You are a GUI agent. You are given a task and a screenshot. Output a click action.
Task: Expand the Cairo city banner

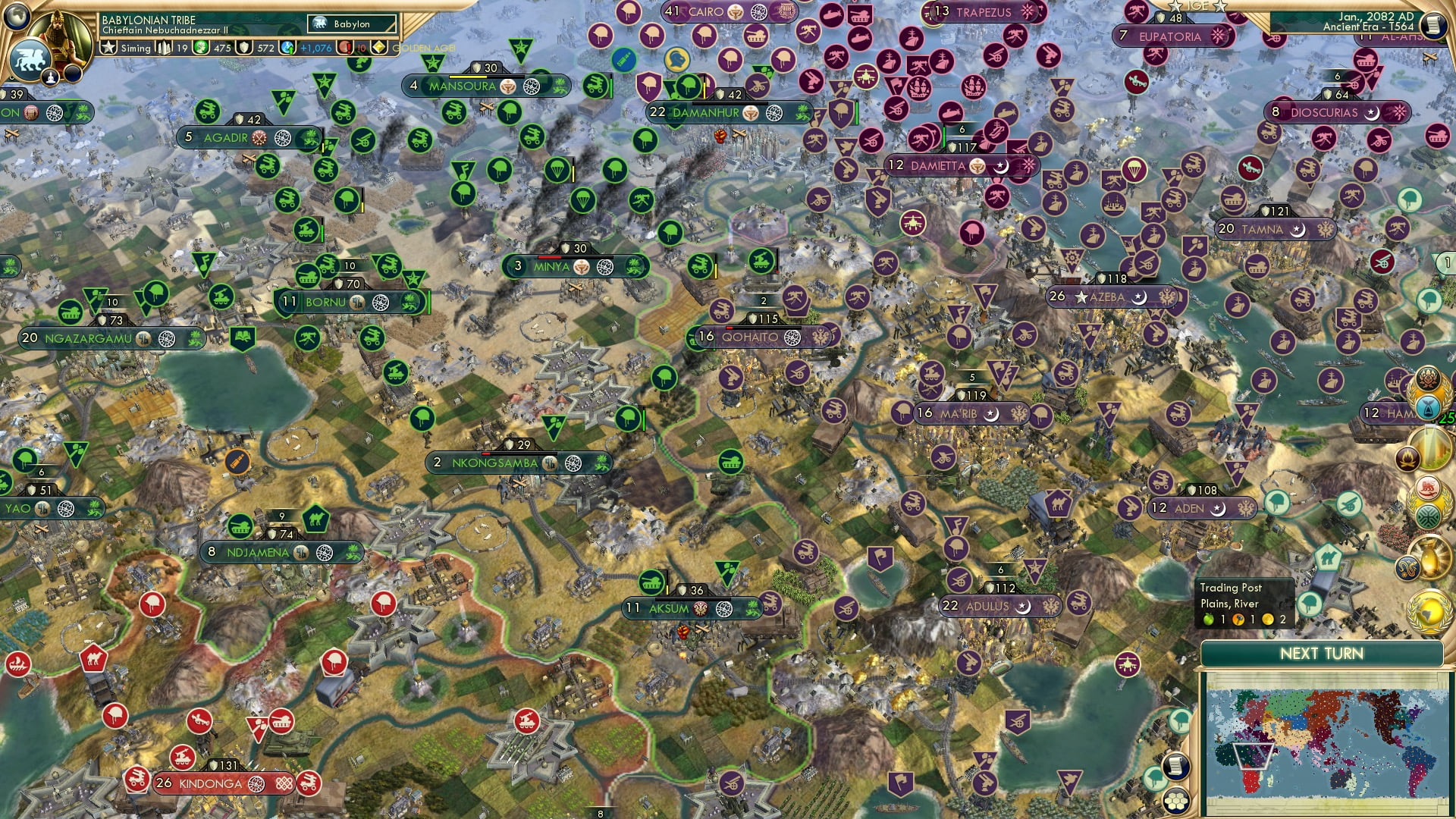(707, 12)
